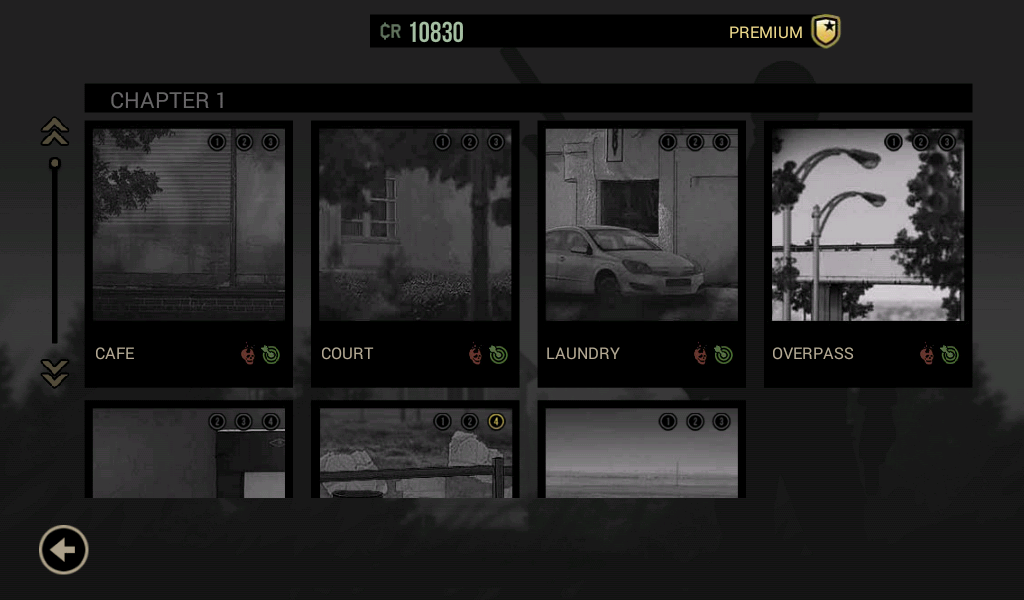The width and height of the screenshot is (1024, 600).
Task: Open the Court level
Action: click(x=415, y=254)
